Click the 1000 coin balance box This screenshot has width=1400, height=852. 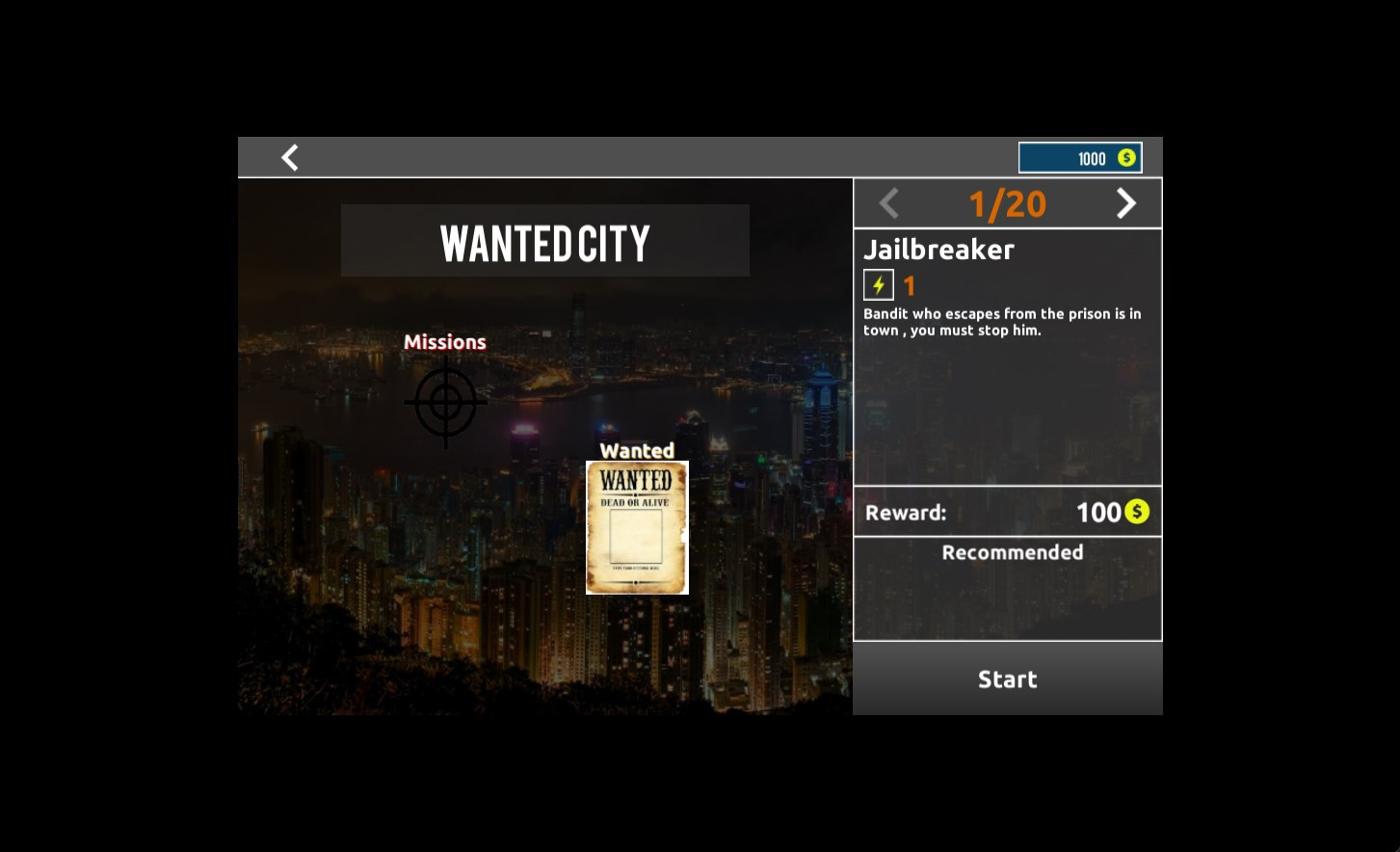[x=1080, y=158]
